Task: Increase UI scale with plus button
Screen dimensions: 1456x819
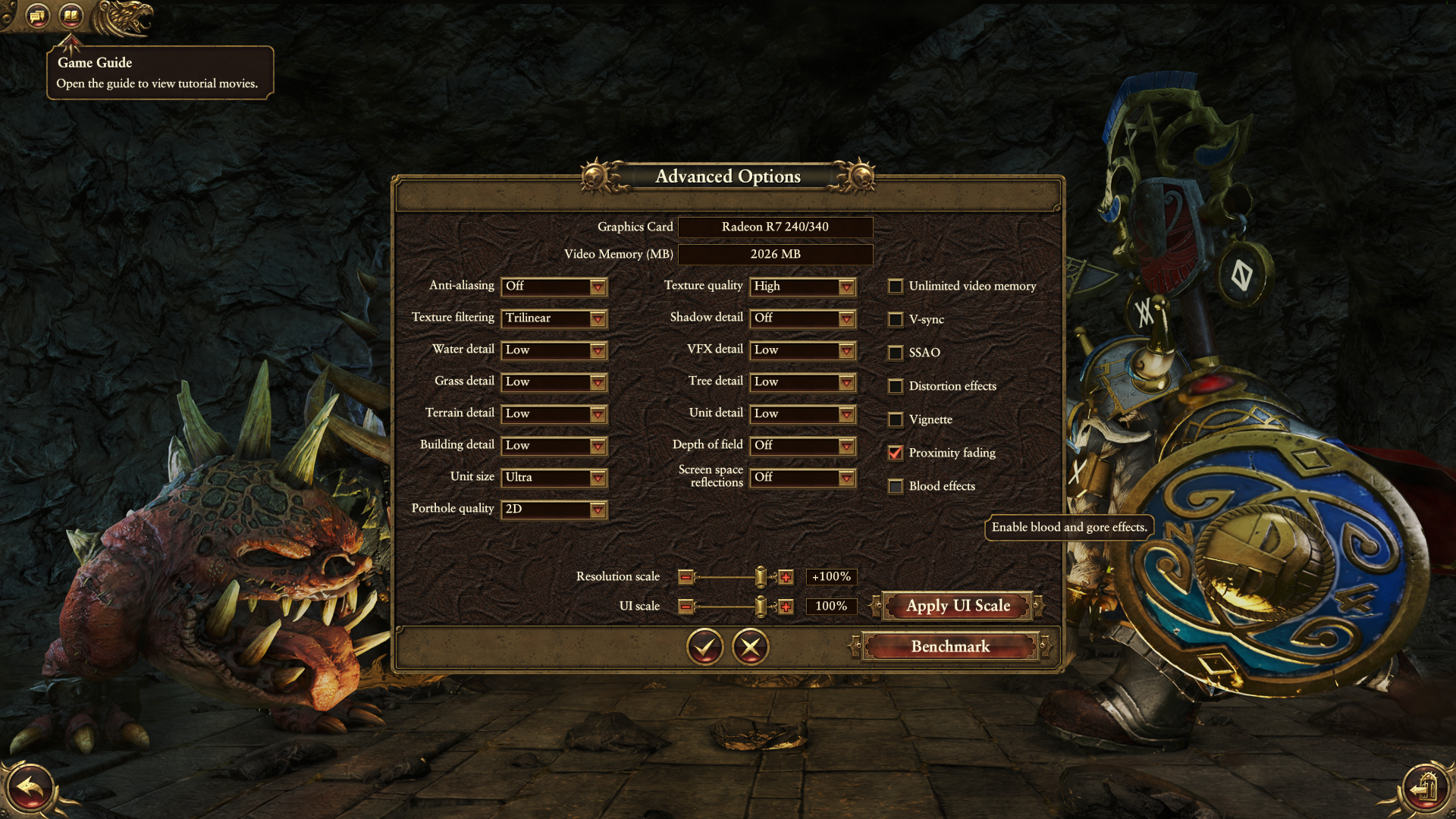Action: click(x=786, y=607)
